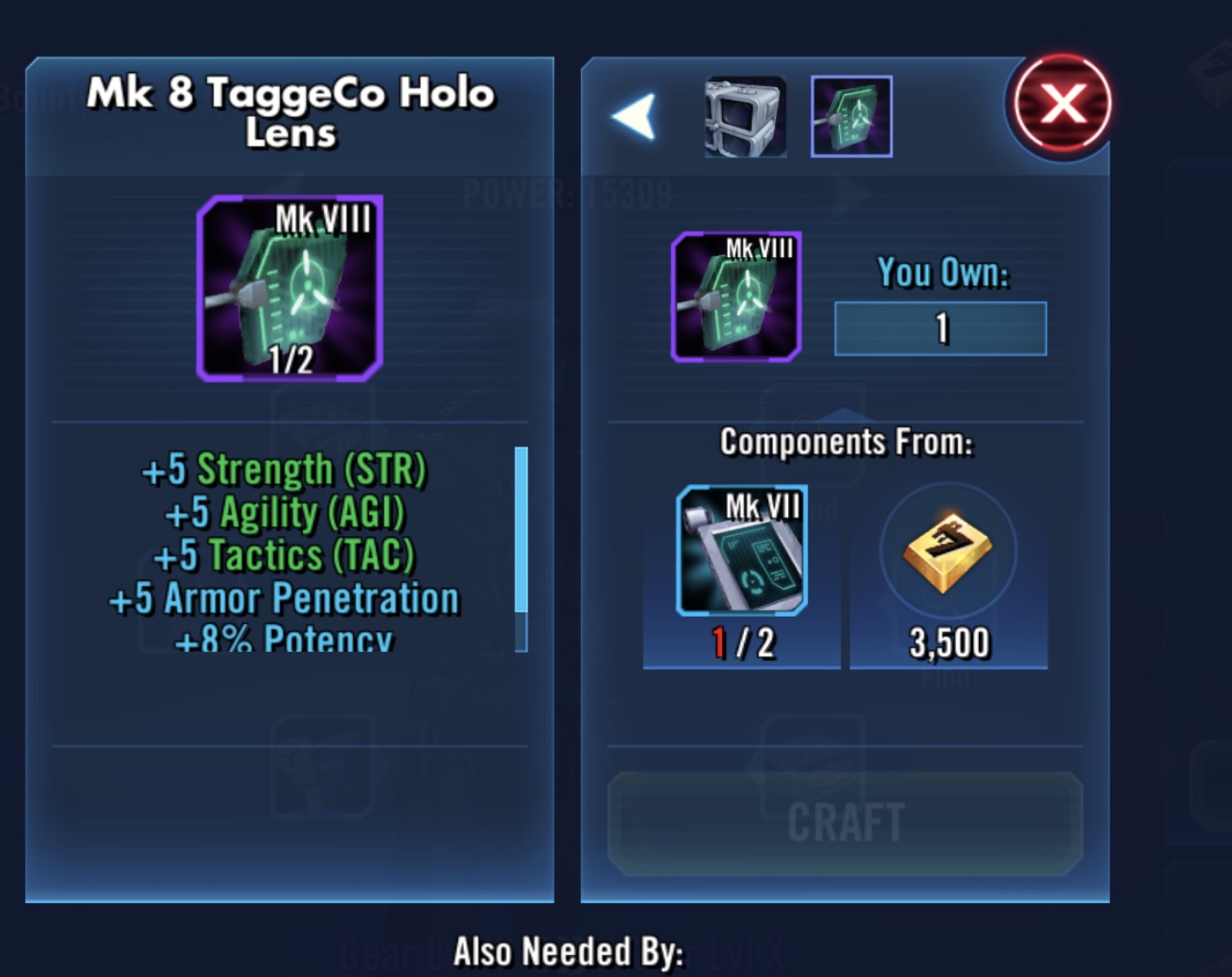Select the gray binoculars breadcrumb icon
The width and height of the screenshot is (1232, 977).
[745, 117]
